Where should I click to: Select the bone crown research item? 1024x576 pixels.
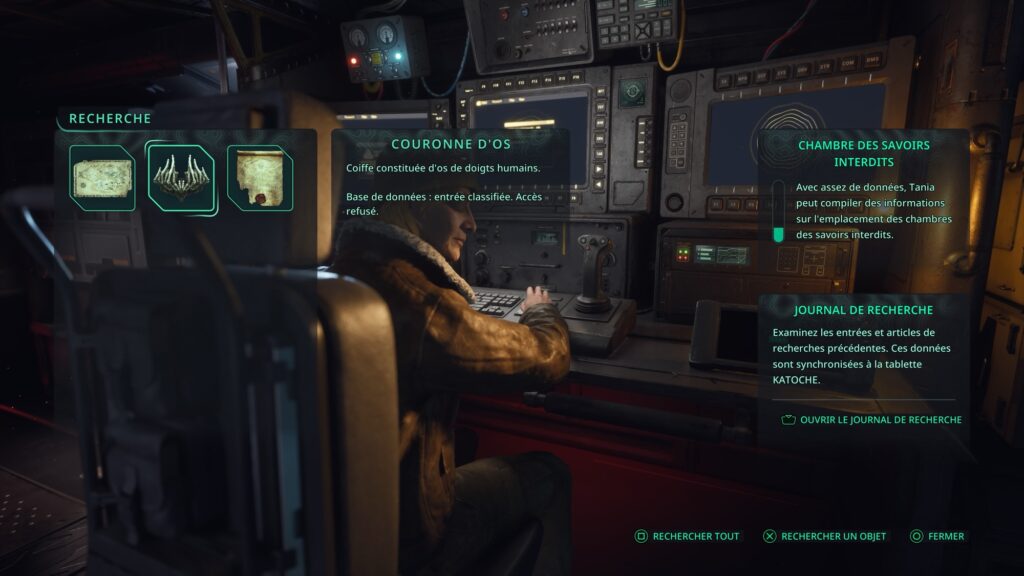pyautogui.click(x=181, y=178)
